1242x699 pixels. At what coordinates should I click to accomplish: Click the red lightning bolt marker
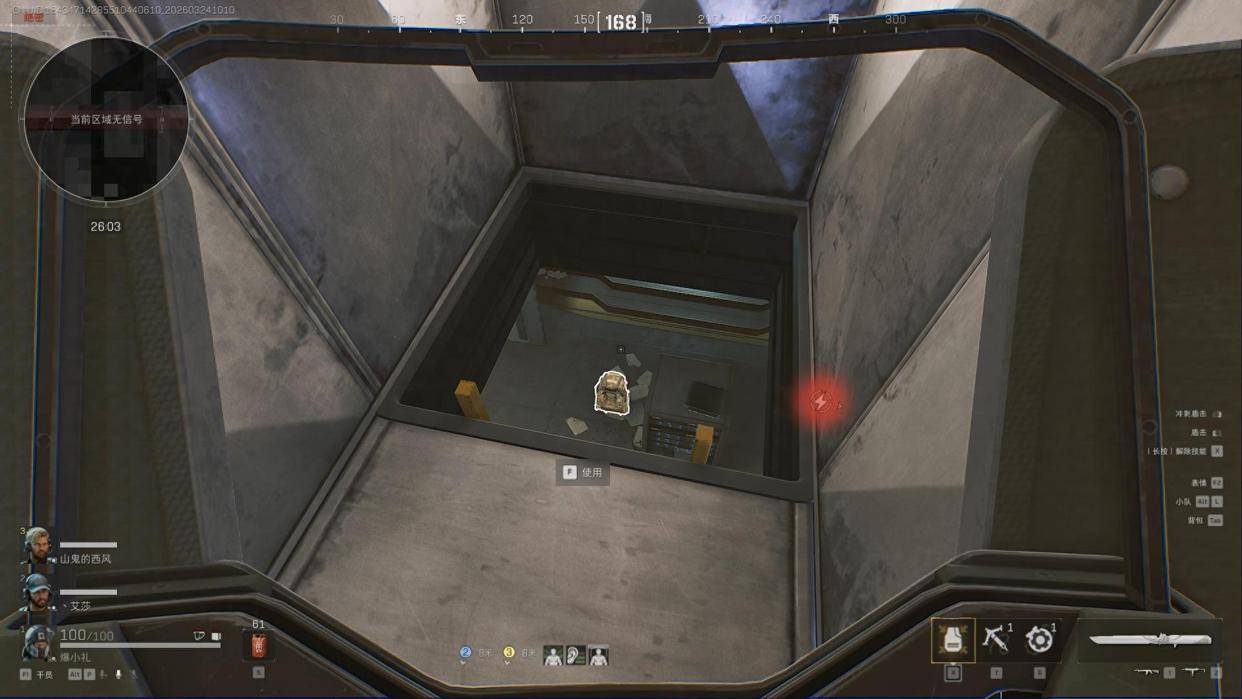821,402
